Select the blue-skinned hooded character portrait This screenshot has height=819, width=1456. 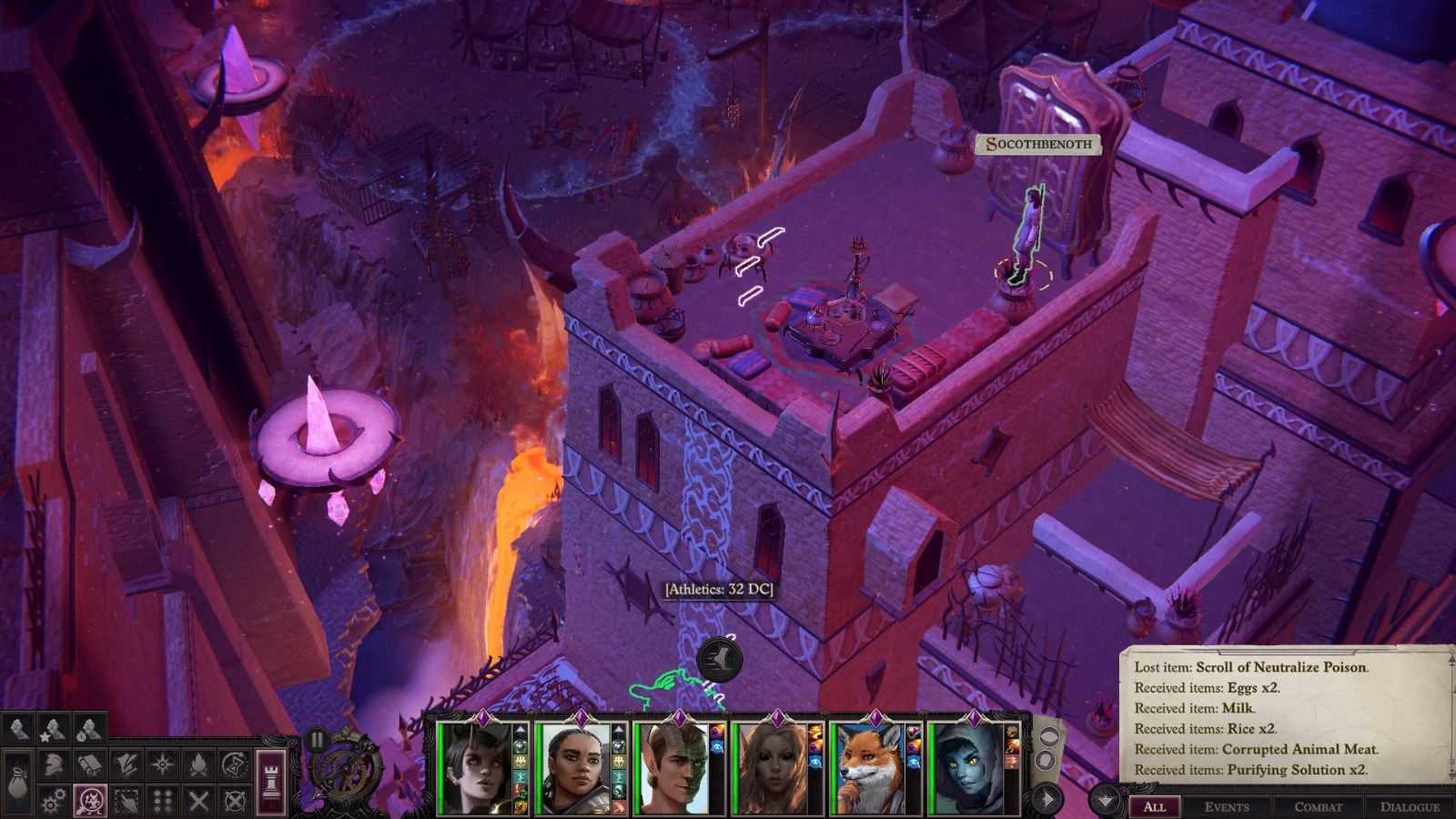966,769
